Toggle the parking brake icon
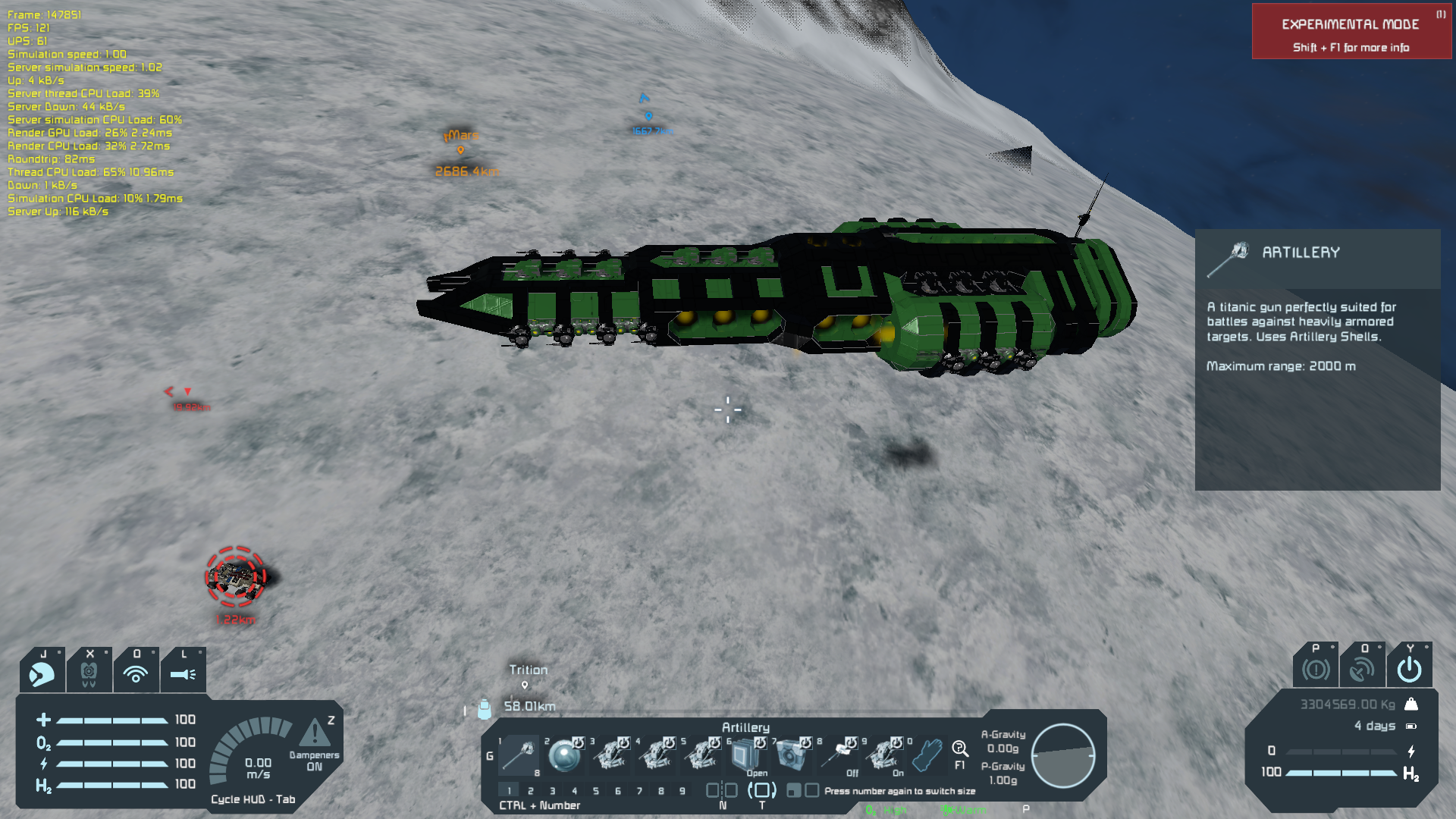 click(1316, 669)
